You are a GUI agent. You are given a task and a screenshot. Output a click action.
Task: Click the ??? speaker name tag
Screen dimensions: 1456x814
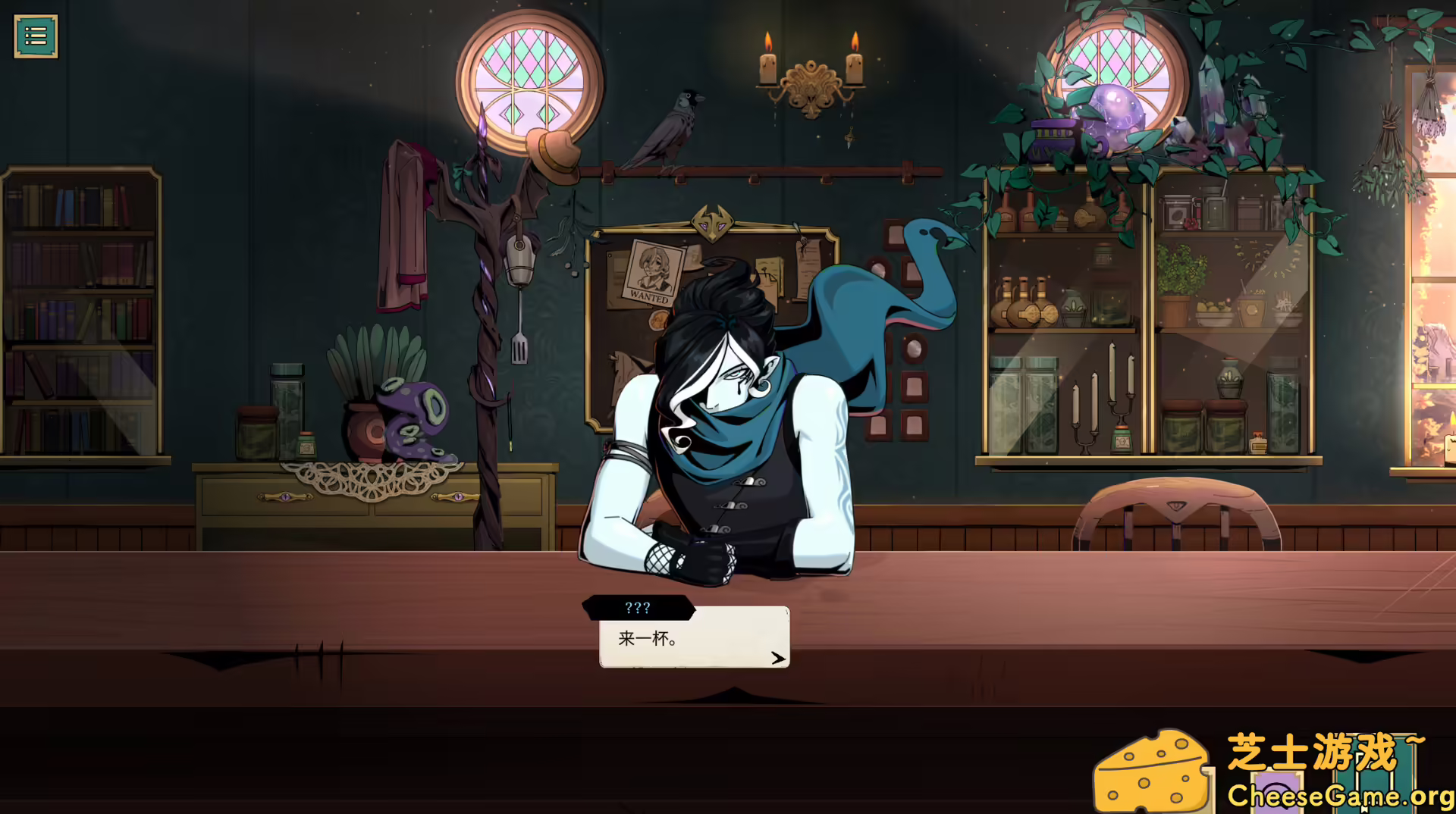coord(638,606)
